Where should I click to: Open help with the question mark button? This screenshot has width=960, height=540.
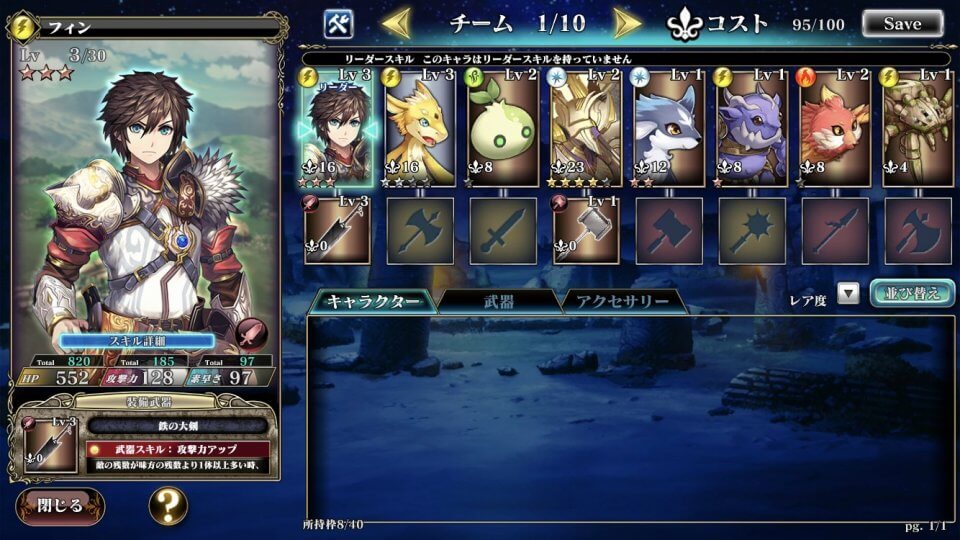168,505
